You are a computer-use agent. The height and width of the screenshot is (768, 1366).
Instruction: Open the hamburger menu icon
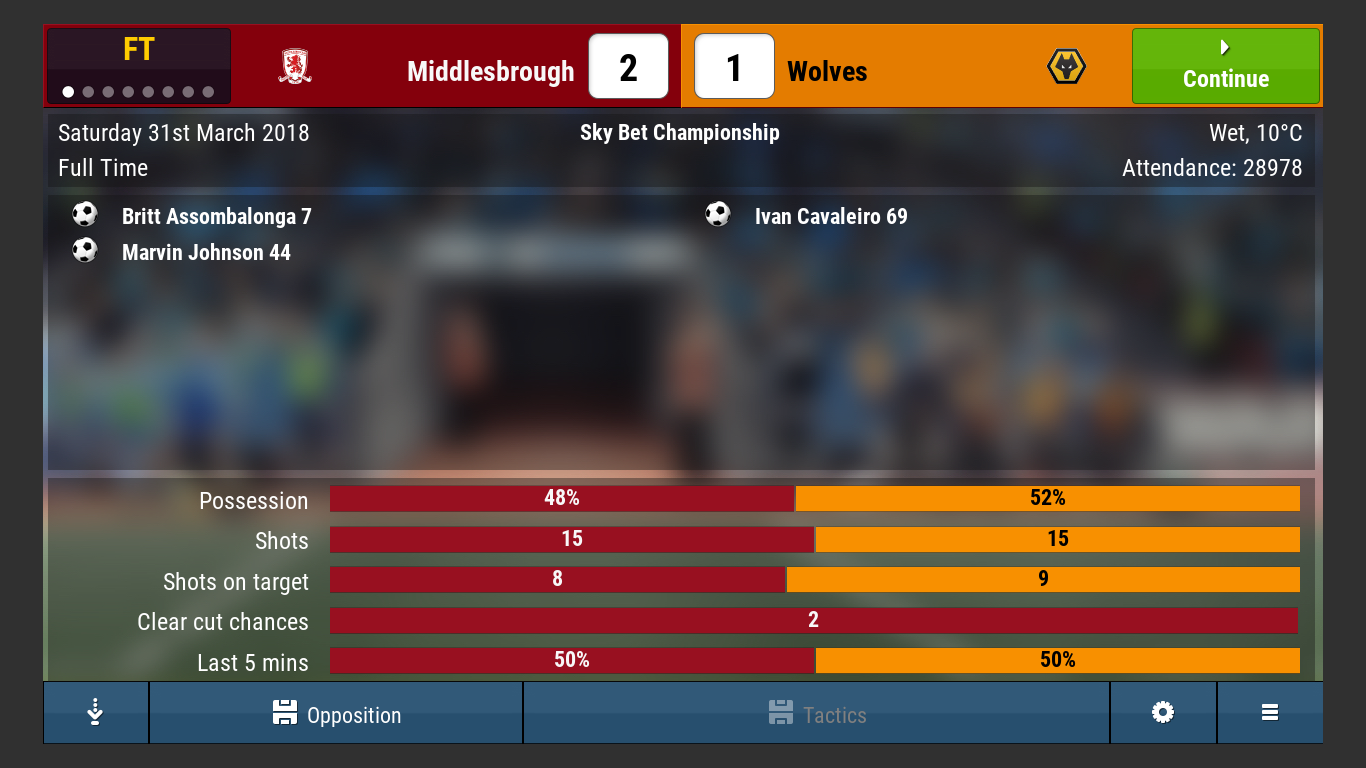tap(1270, 713)
